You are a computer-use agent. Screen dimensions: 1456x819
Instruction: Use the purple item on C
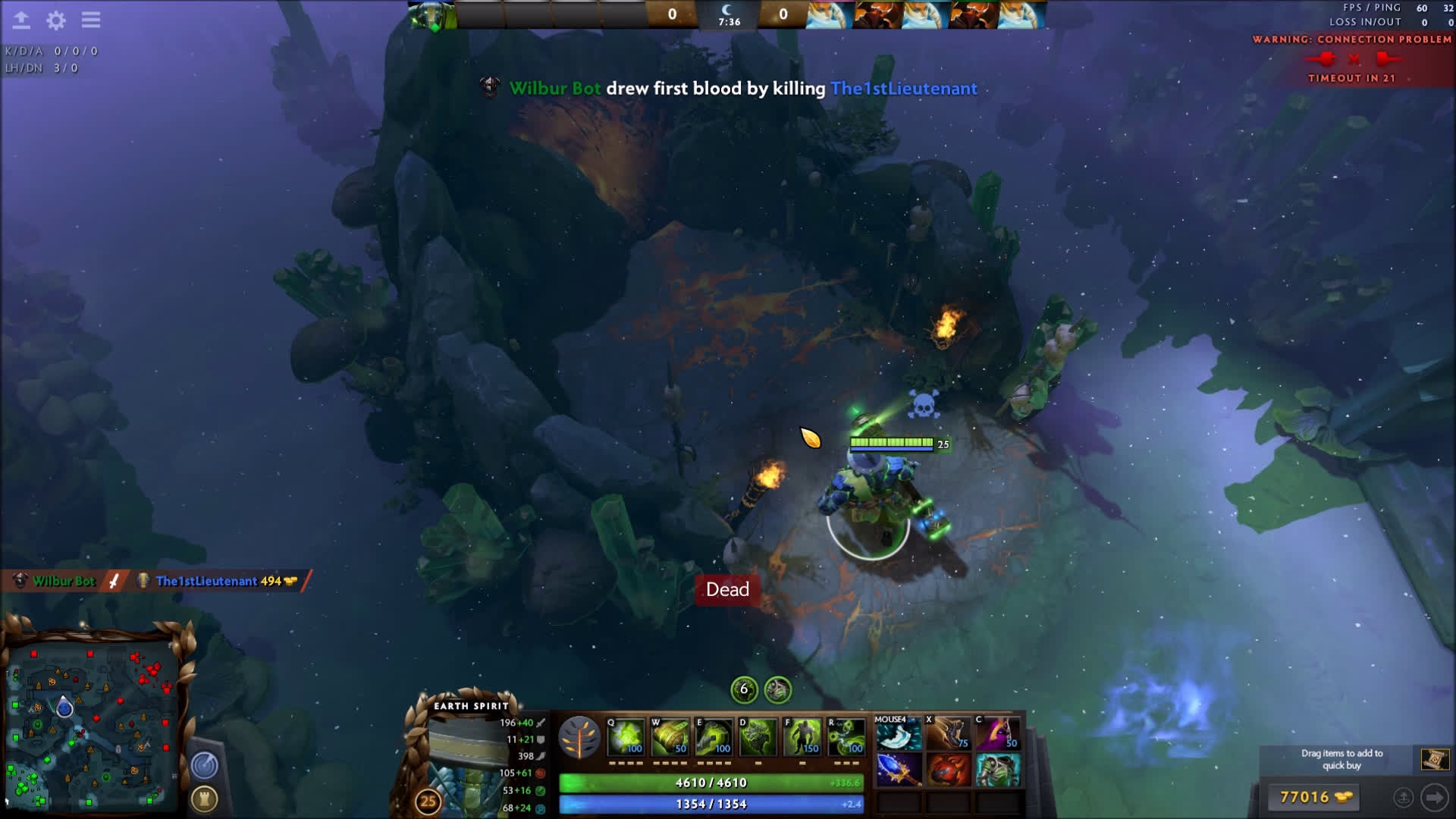point(998,734)
